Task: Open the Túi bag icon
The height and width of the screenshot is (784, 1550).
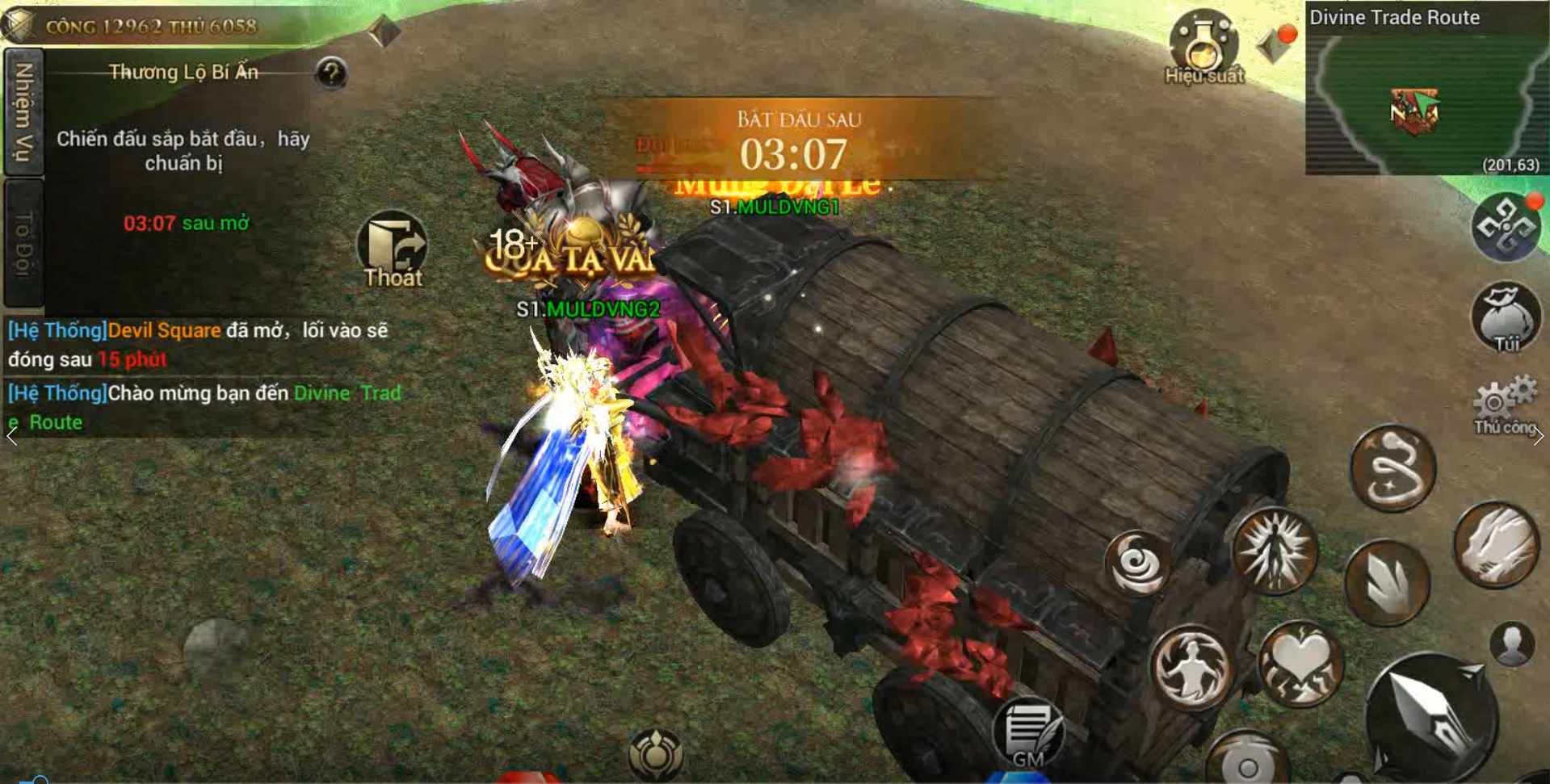Action: [x=1506, y=318]
